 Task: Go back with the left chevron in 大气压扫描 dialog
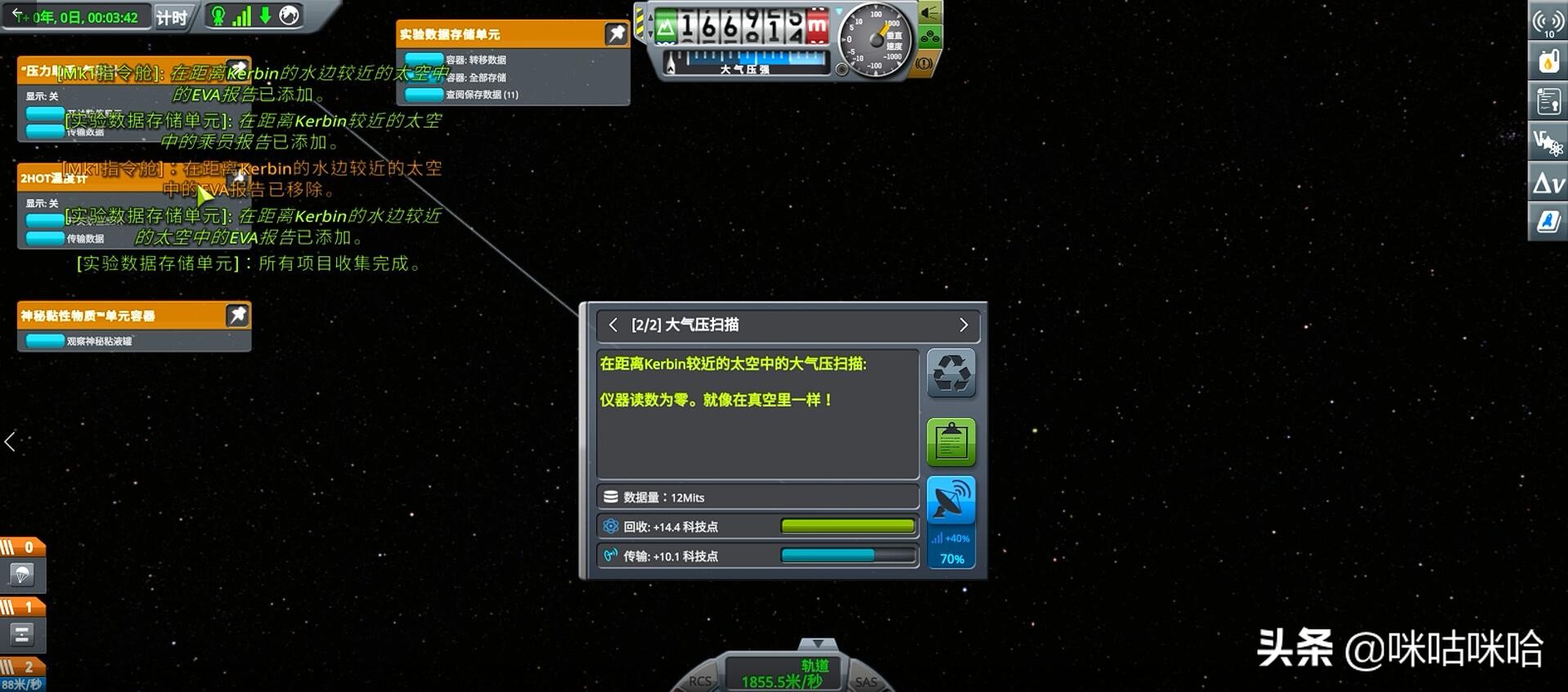tap(613, 325)
